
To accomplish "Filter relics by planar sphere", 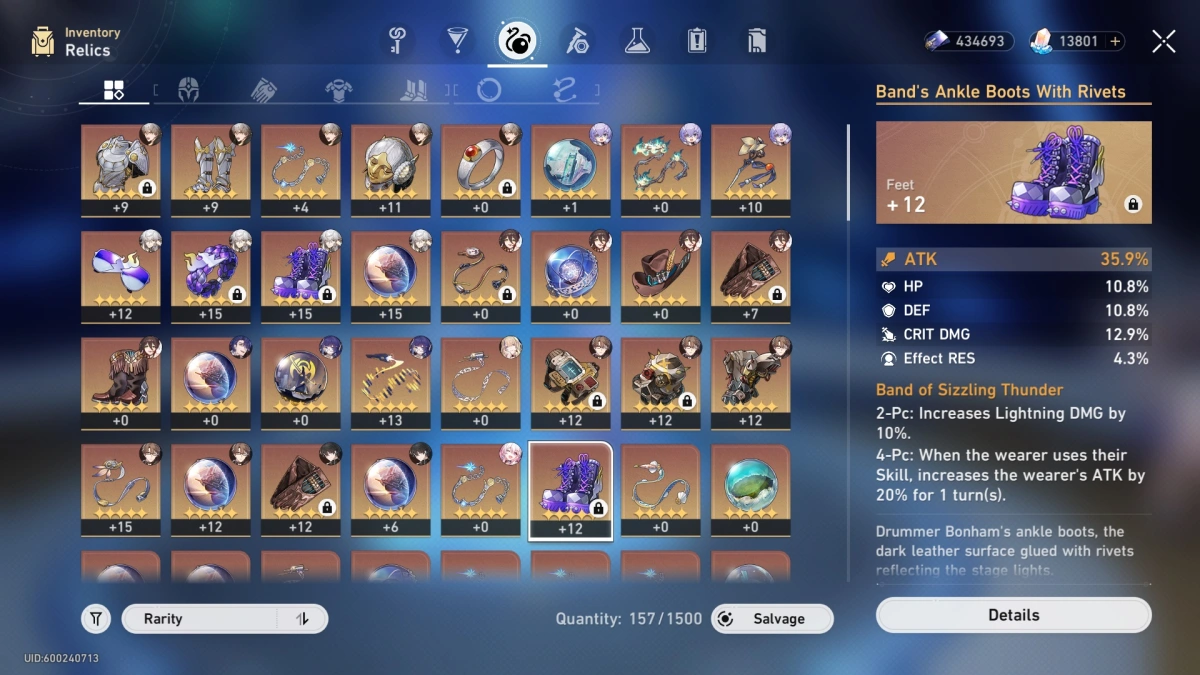I will point(489,91).
